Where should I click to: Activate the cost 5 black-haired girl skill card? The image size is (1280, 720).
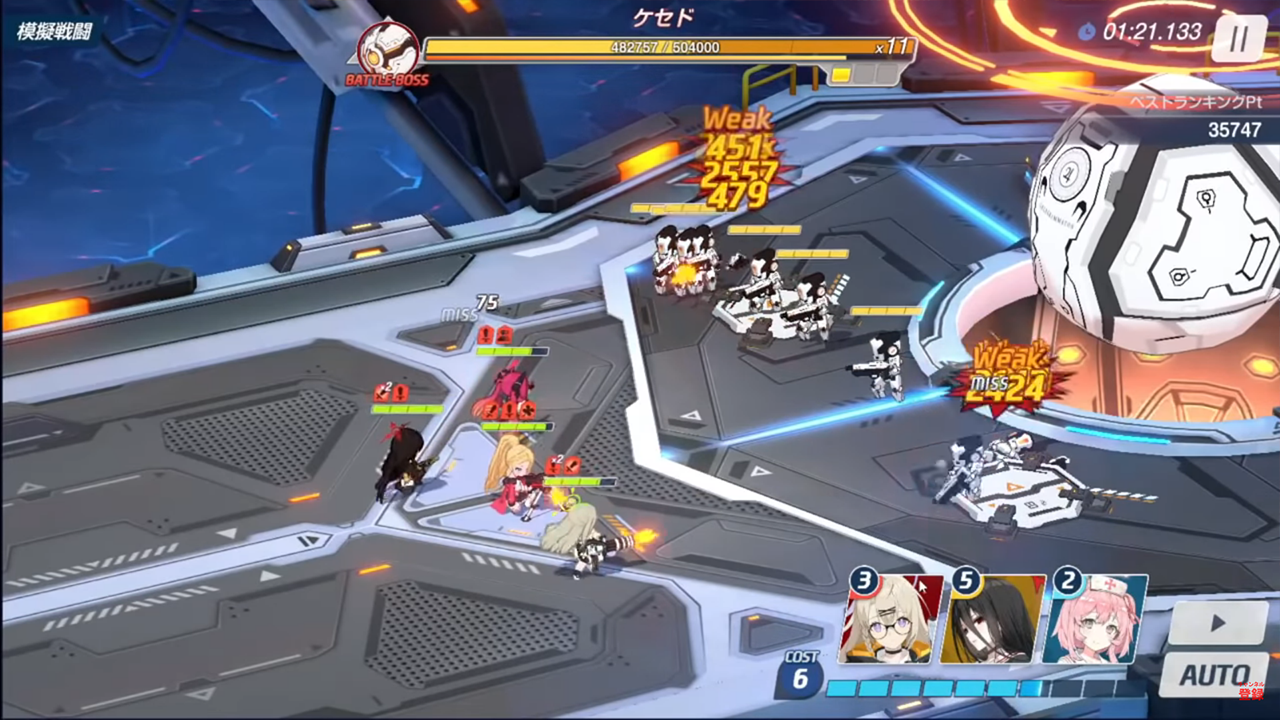tap(993, 618)
